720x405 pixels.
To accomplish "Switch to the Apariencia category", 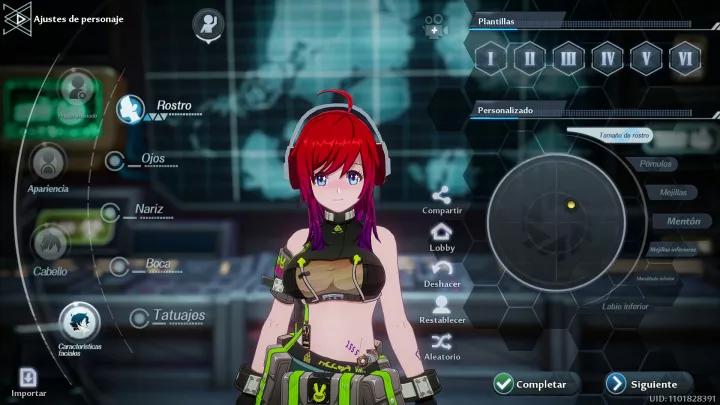I will click(48, 162).
